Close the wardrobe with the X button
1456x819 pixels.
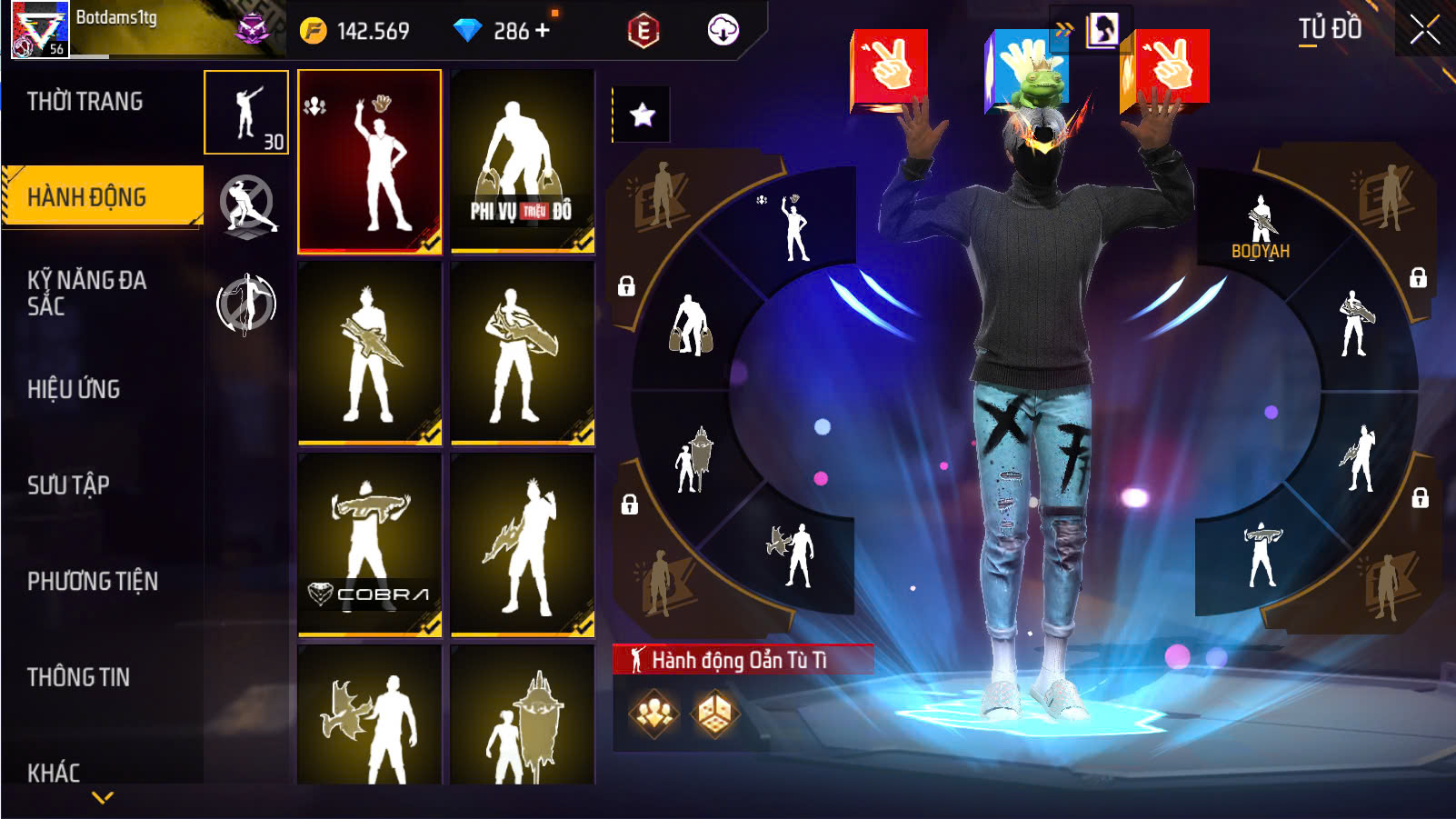coord(1424,30)
